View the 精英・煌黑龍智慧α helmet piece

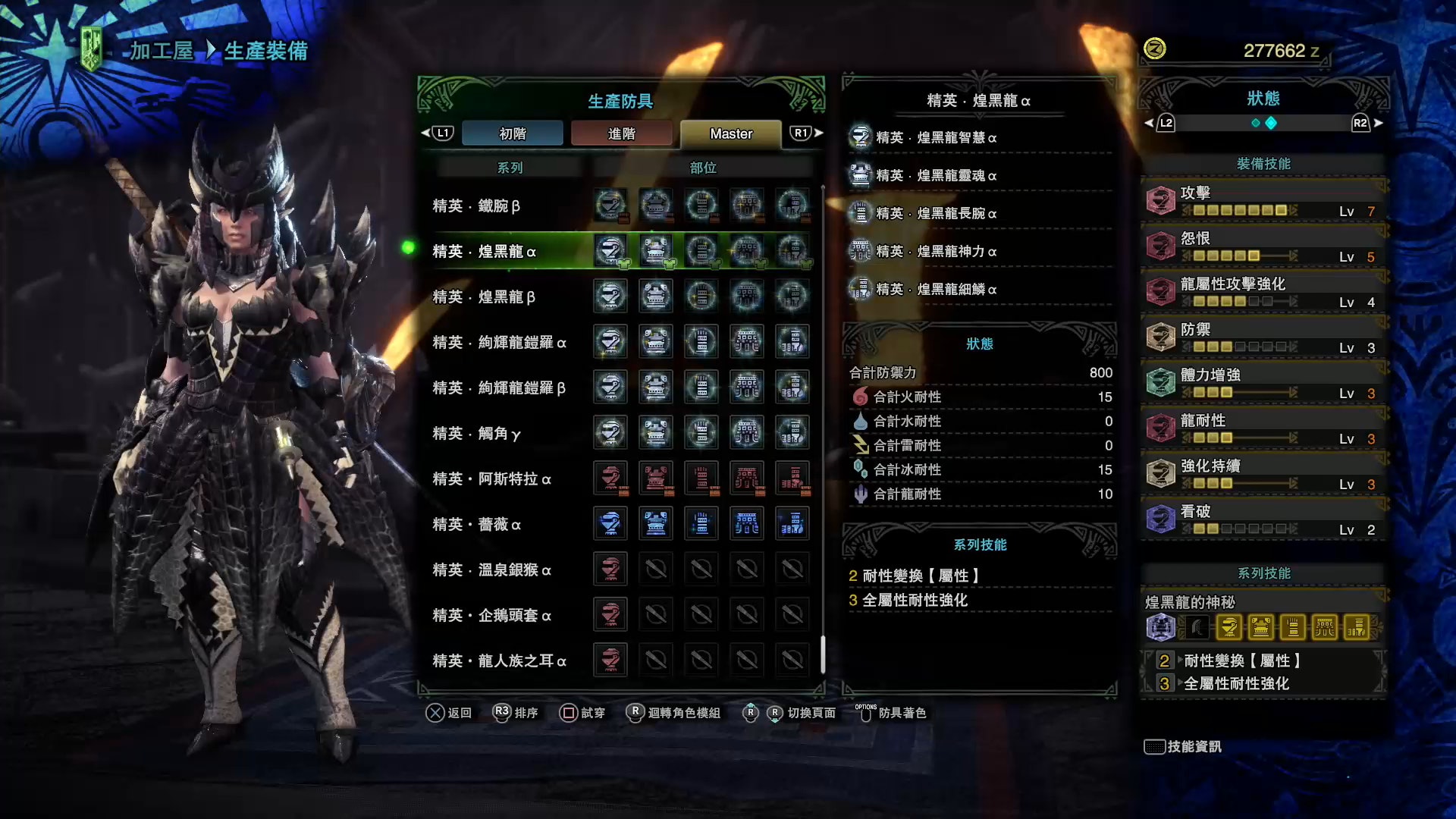[936, 138]
